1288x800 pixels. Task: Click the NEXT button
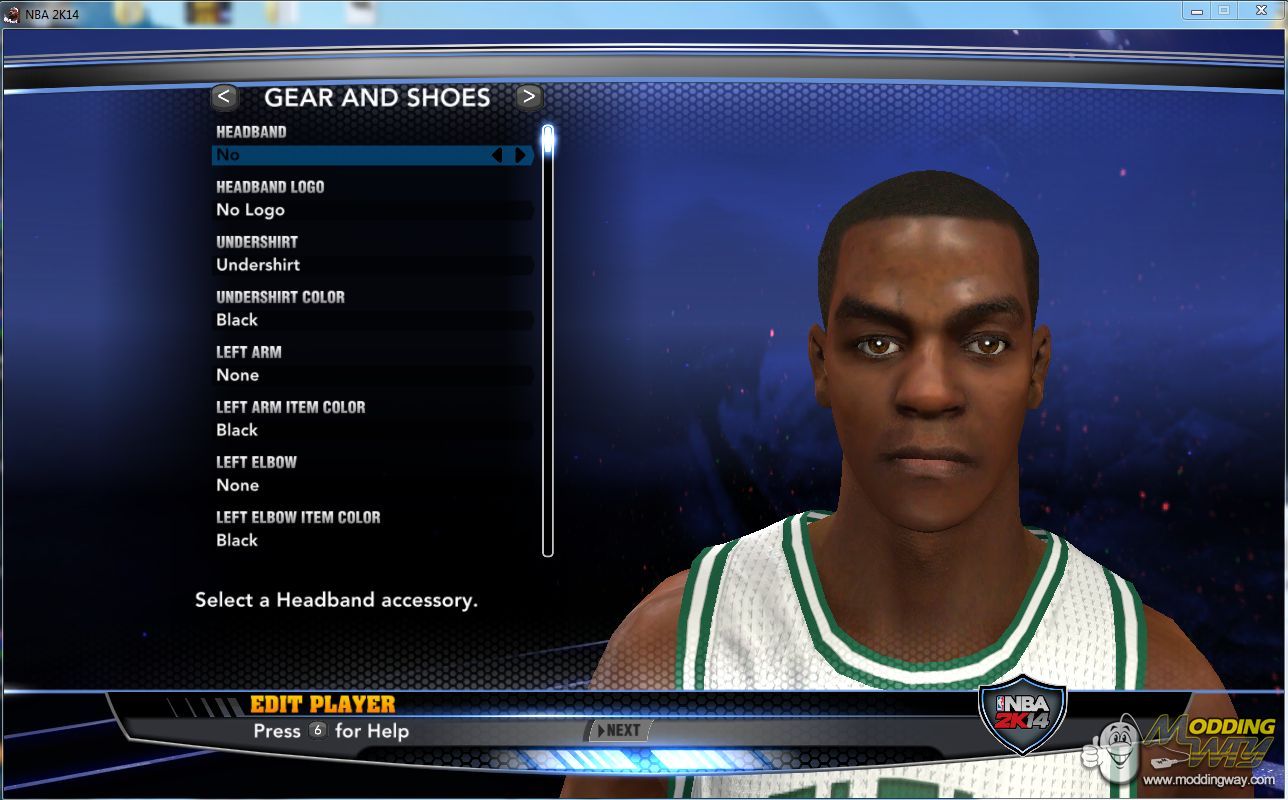pyautogui.click(x=618, y=730)
